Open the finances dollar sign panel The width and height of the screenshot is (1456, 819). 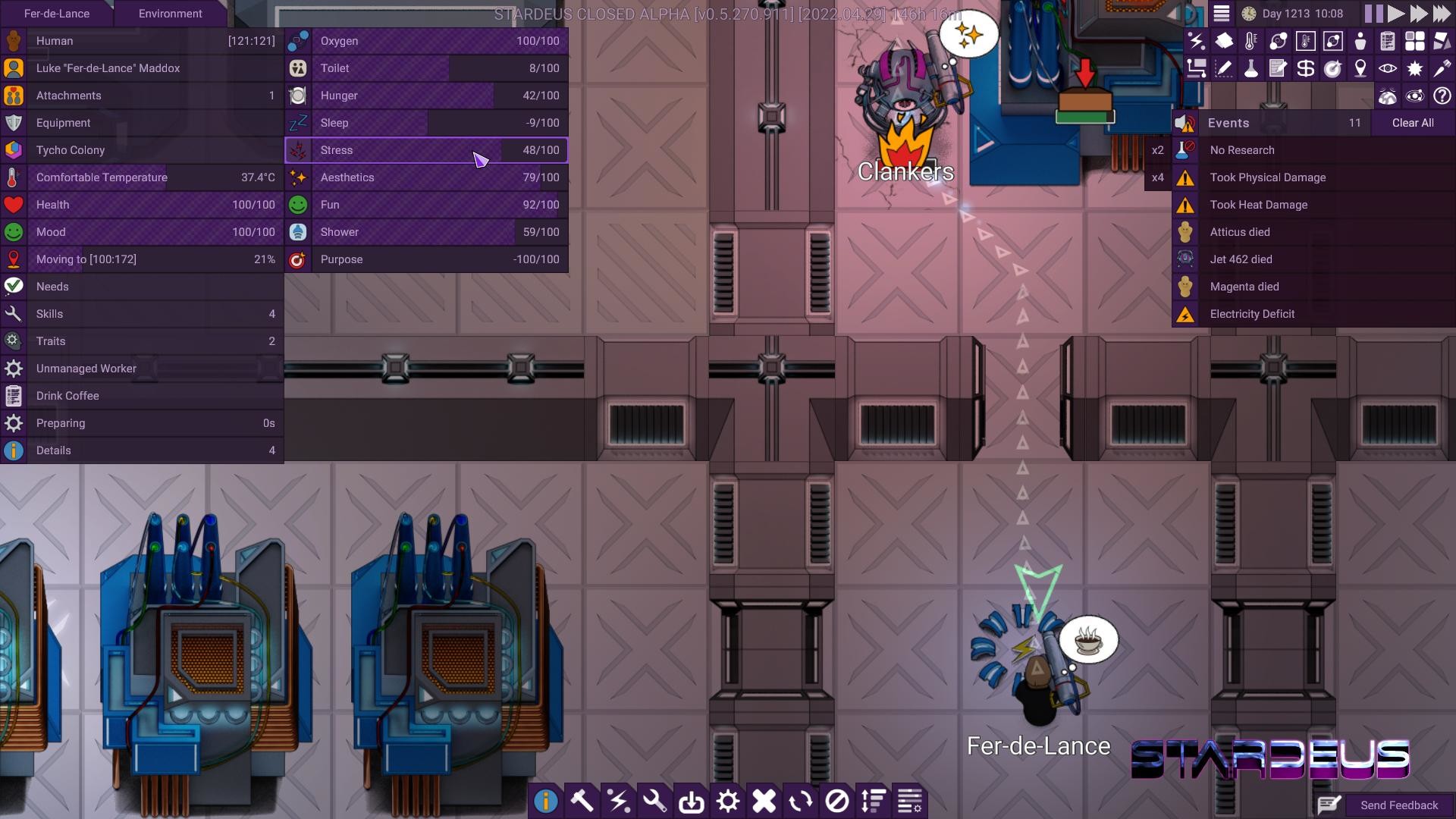(1305, 68)
